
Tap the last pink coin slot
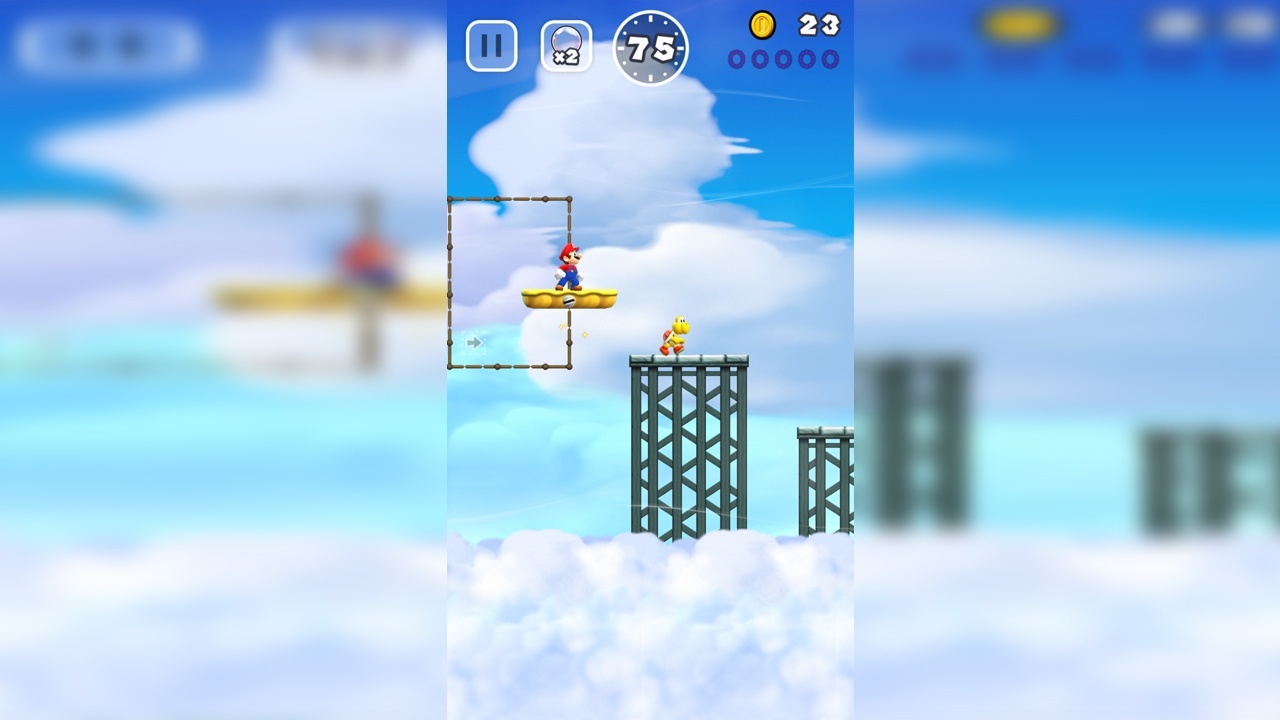[x=827, y=60]
